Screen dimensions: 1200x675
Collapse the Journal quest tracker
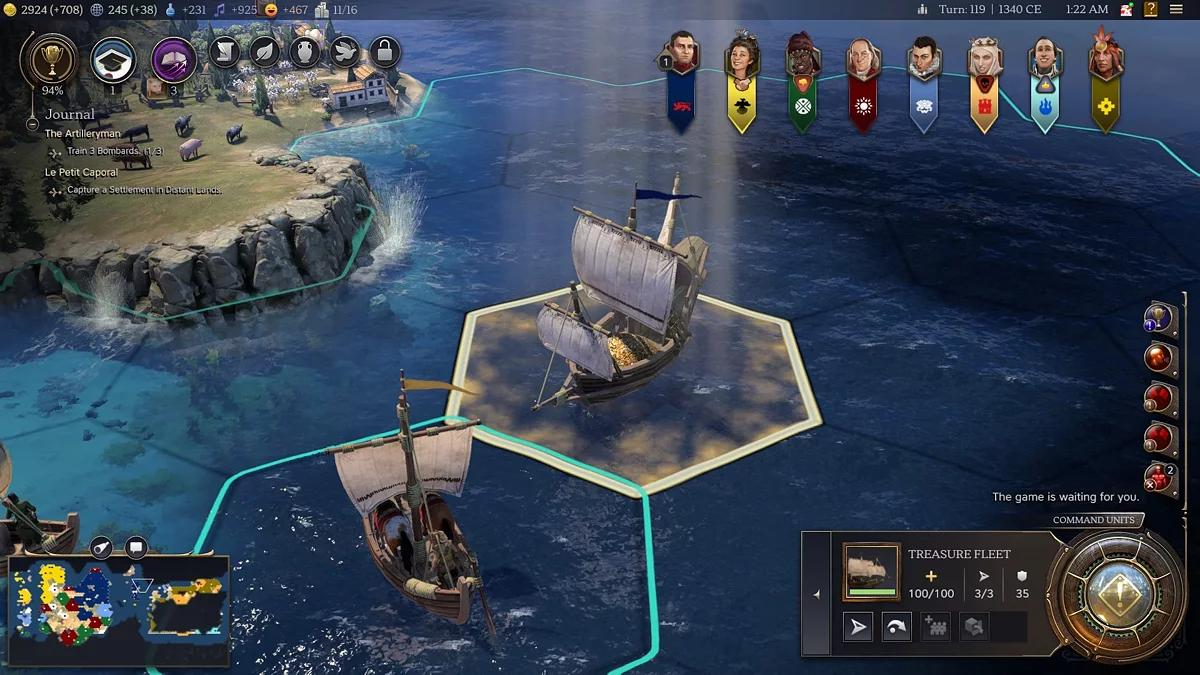coord(34,115)
